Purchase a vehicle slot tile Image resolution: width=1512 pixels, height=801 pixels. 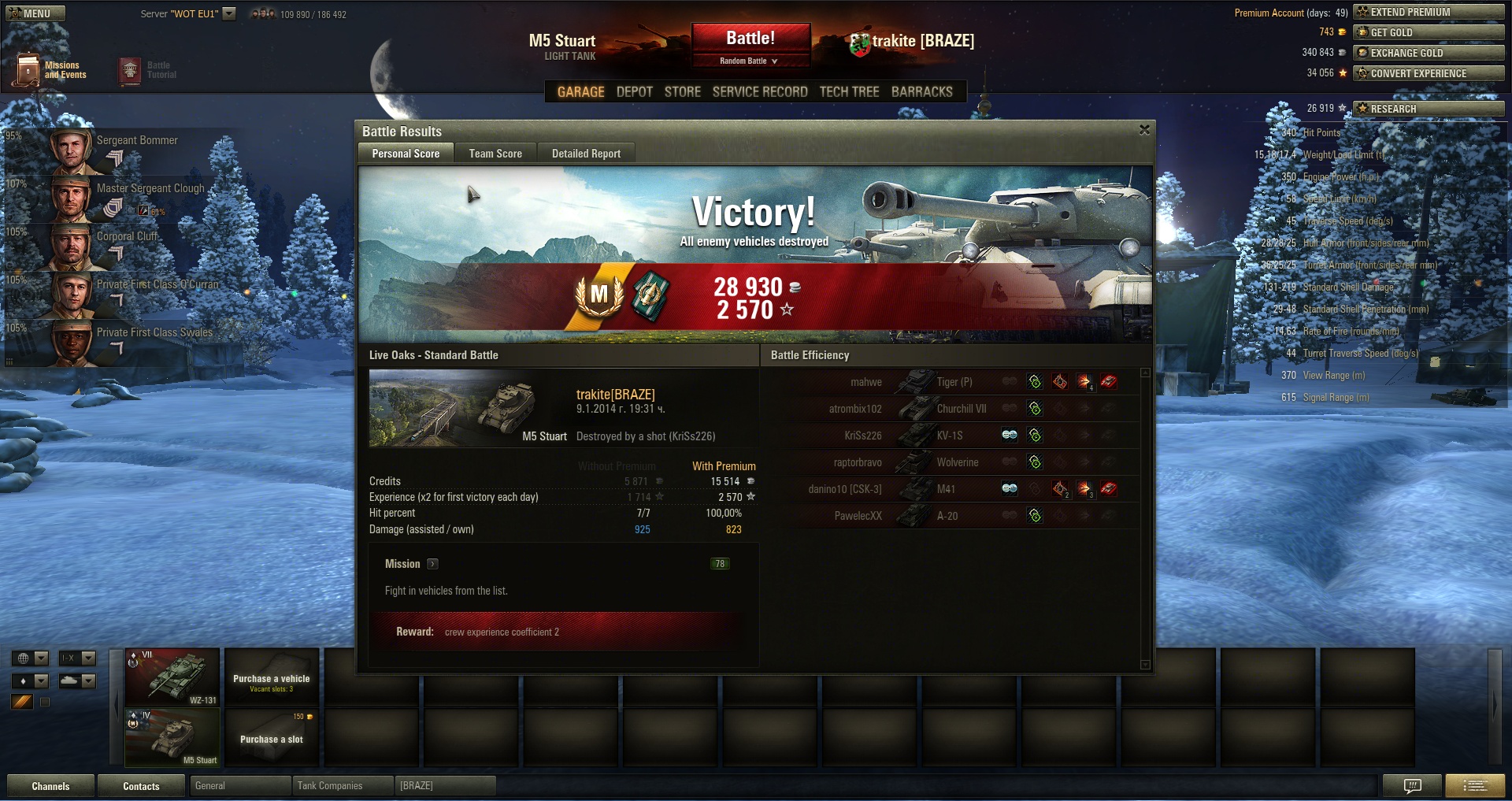click(x=272, y=738)
